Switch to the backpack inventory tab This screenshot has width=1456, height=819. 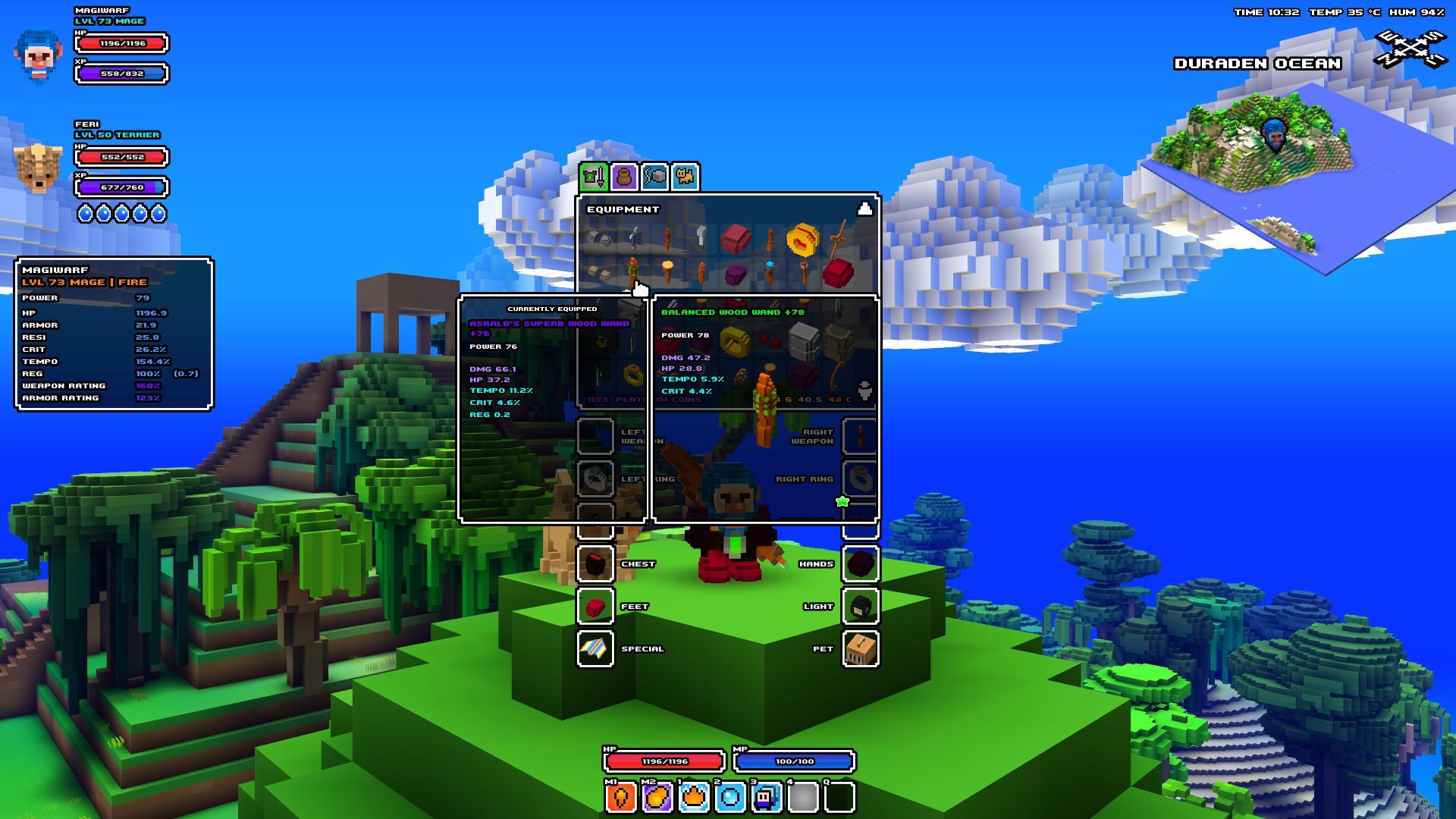click(x=624, y=177)
